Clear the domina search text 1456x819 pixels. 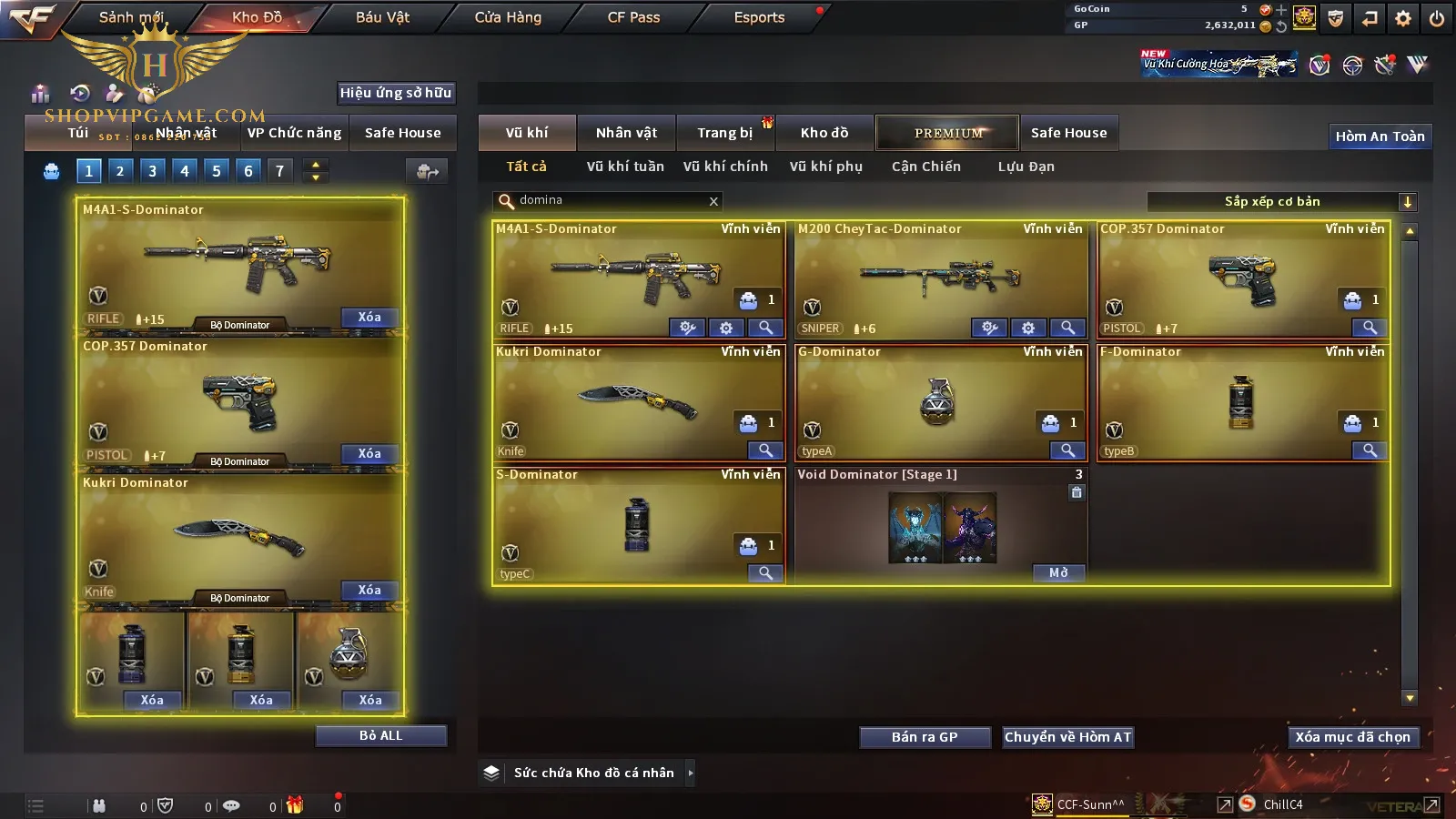(x=713, y=201)
